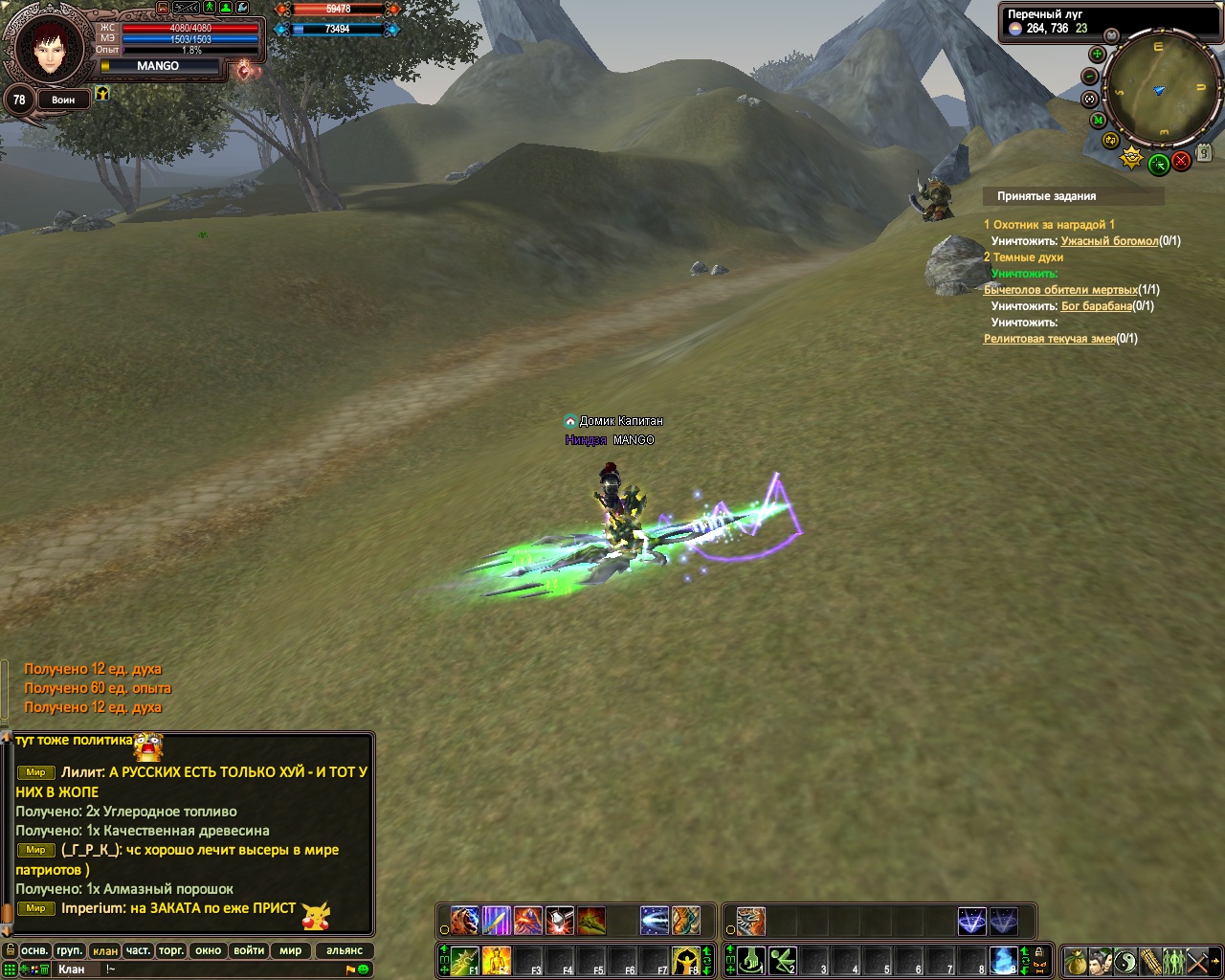
Task: Click the red crossed-swords button below the minimap
Action: coord(1182,162)
